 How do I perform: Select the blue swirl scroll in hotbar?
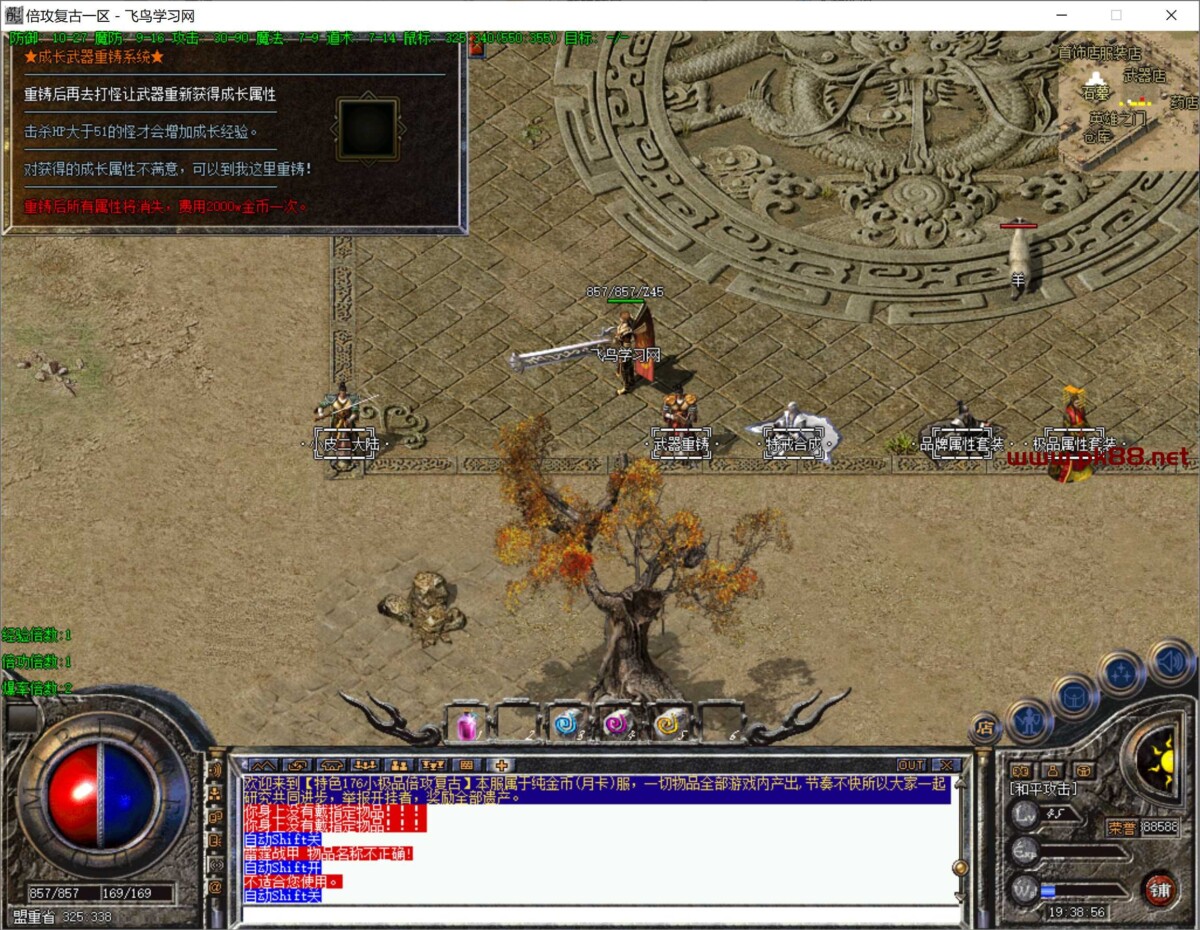tap(567, 724)
